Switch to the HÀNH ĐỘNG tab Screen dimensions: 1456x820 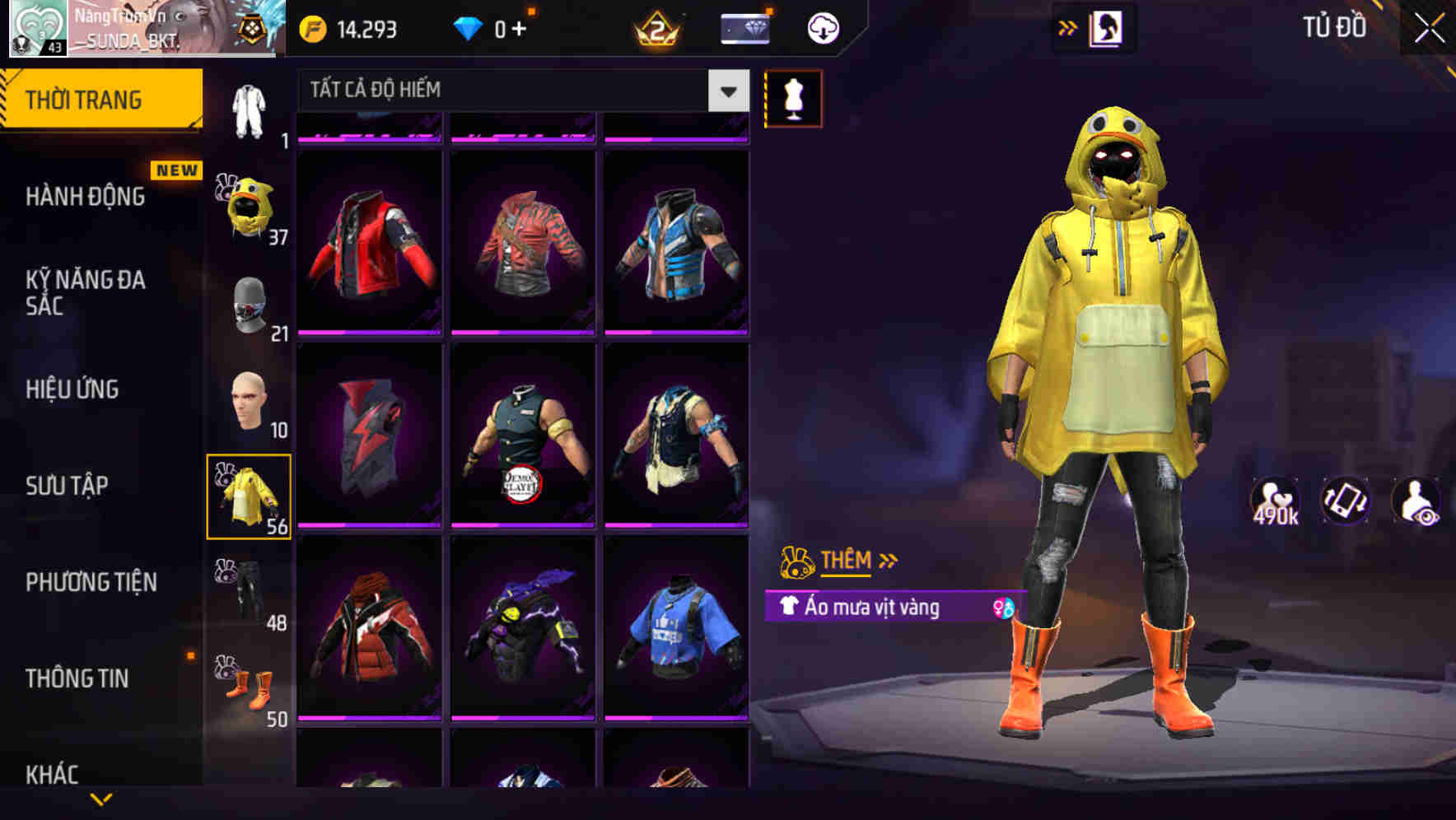86,197
